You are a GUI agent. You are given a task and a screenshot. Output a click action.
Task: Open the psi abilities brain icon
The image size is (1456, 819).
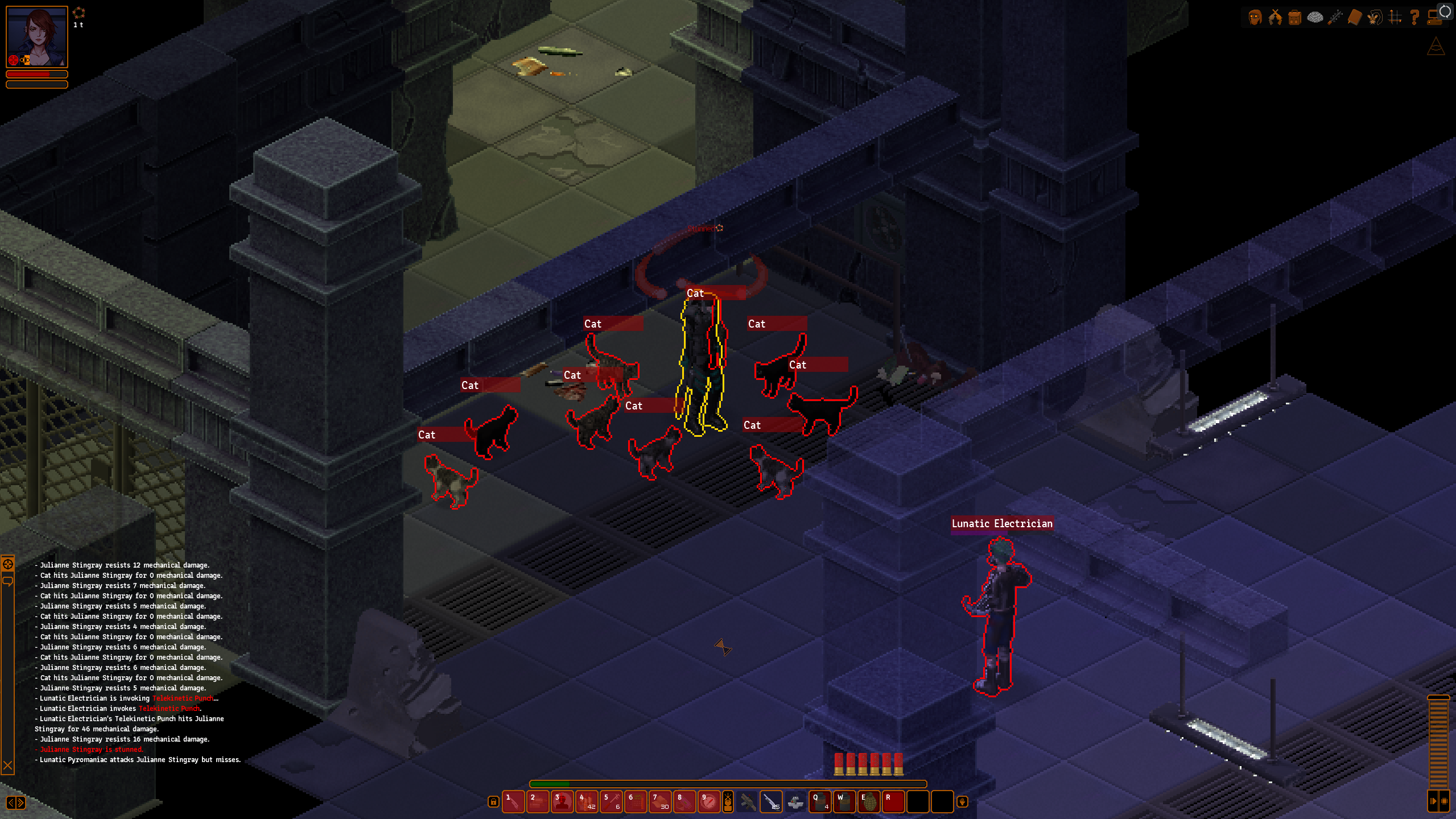(1315, 18)
